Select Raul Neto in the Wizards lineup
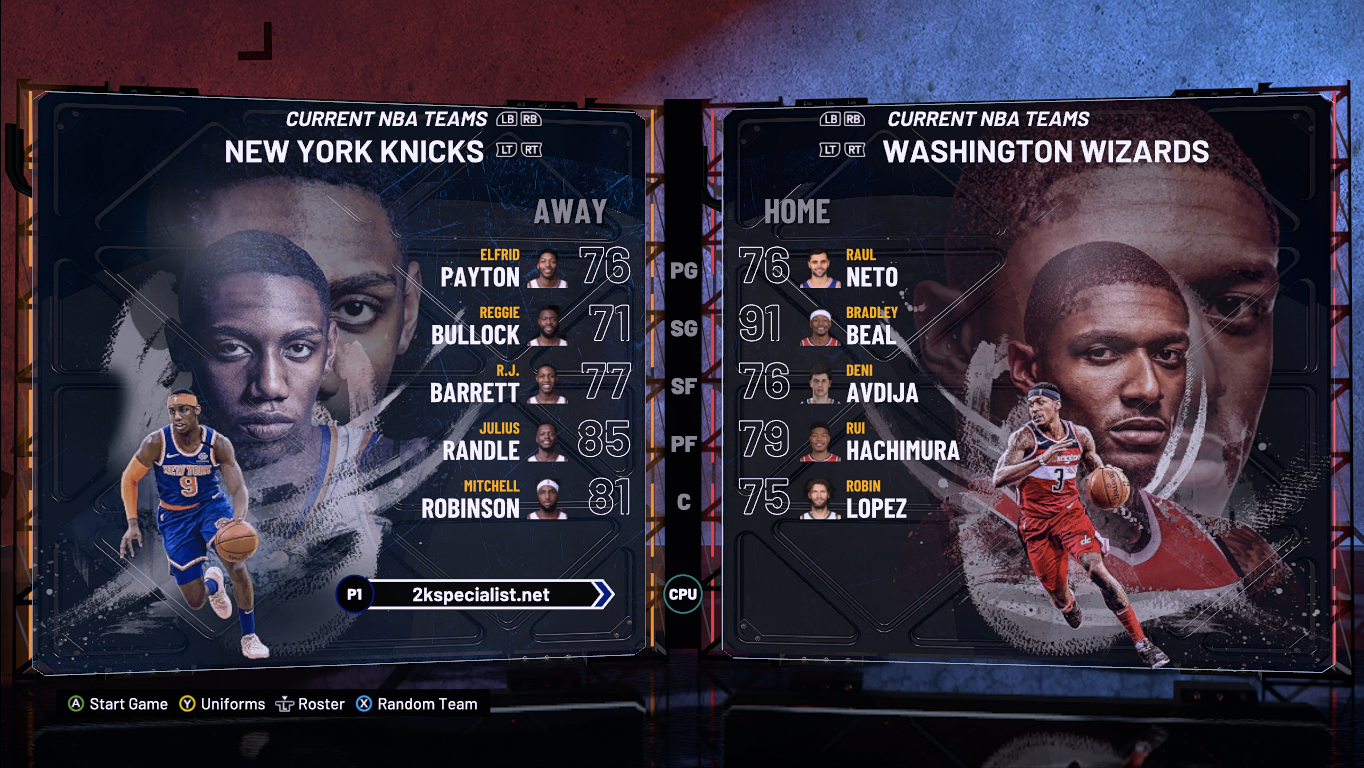 point(850,269)
